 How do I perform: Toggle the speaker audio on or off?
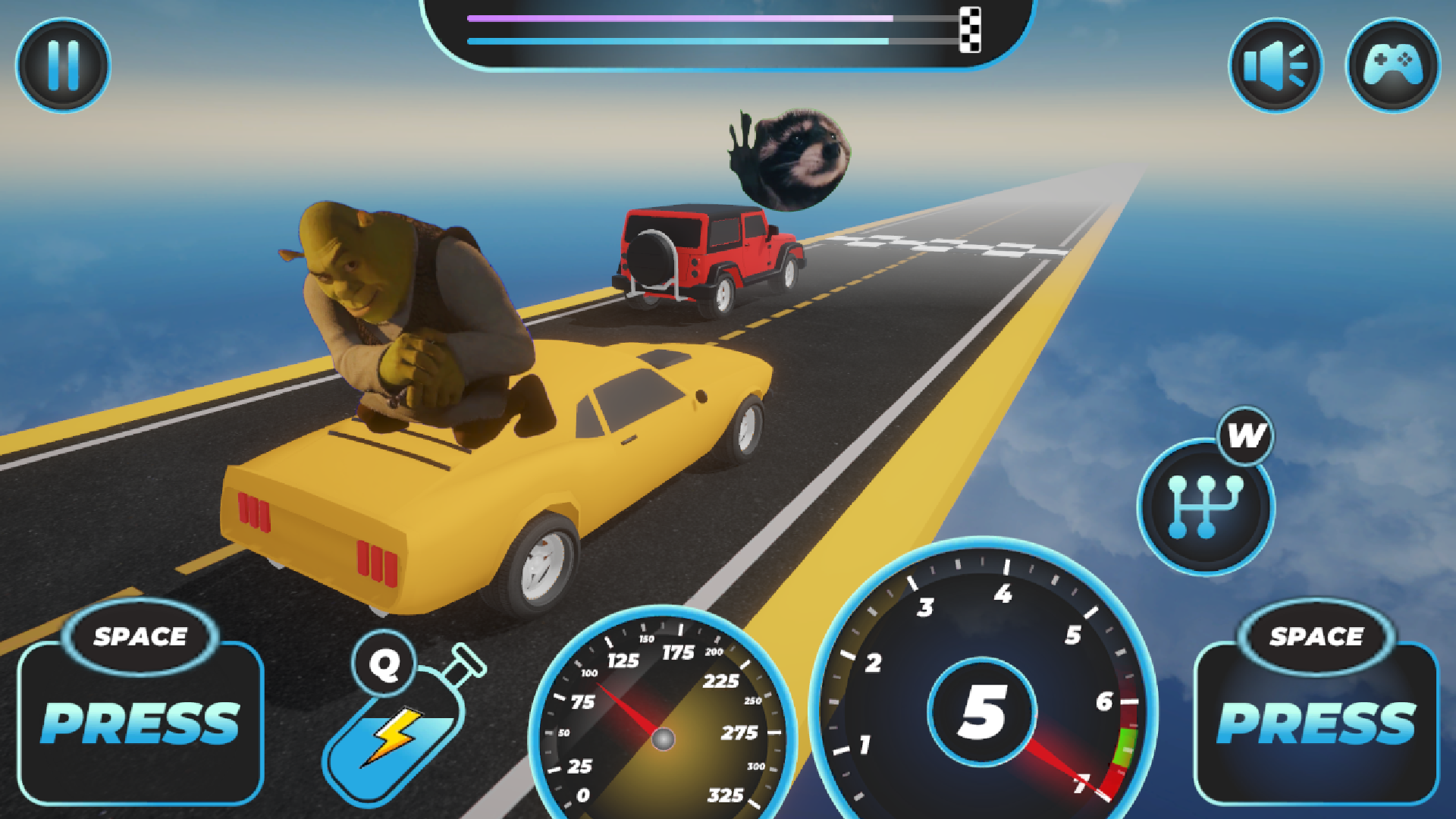(1275, 65)
